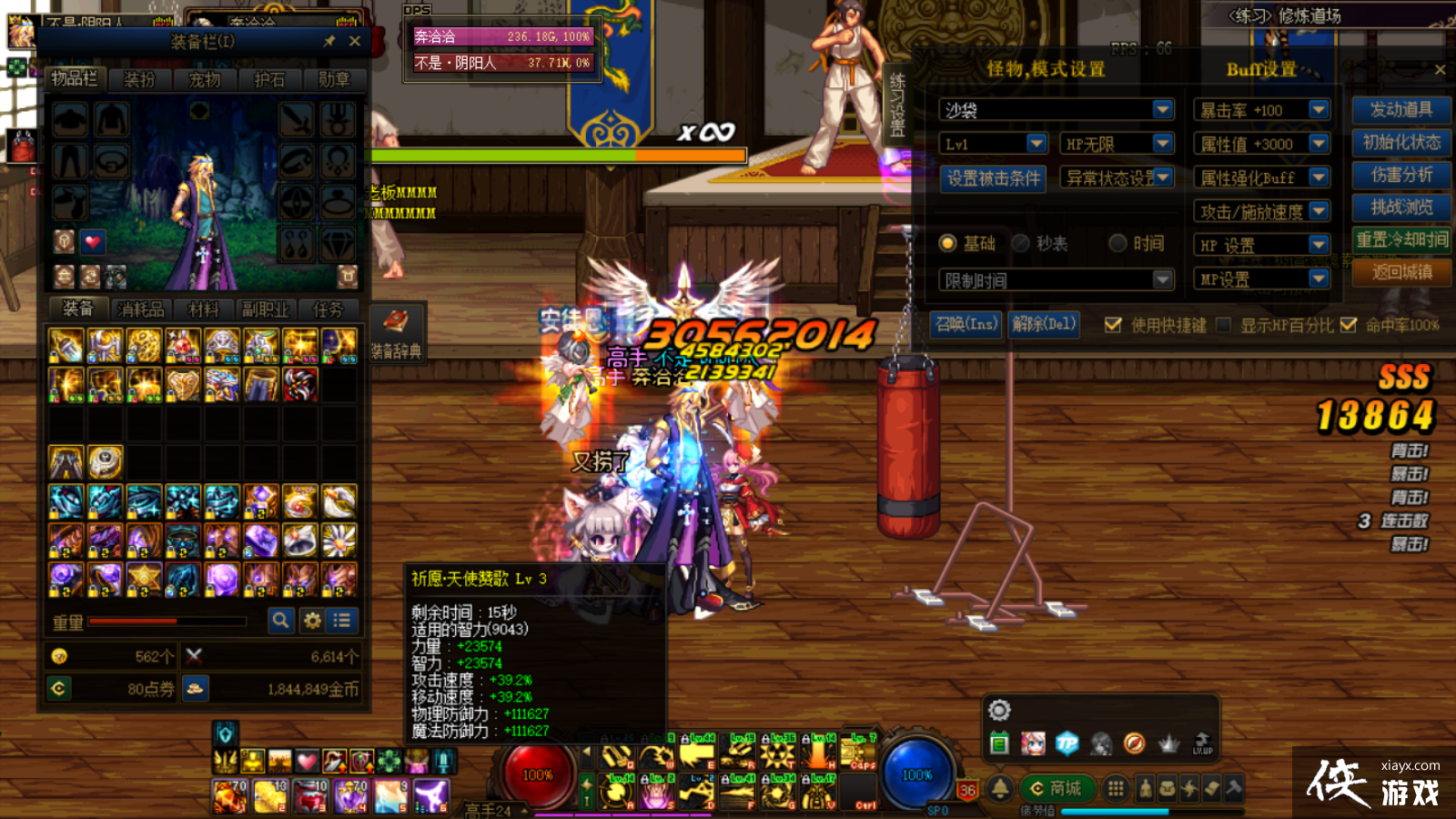The width and height of the screenshot is (1456, 819).
Task: Switch to the 消耗品 tab
Action: [x=144, y=308]
